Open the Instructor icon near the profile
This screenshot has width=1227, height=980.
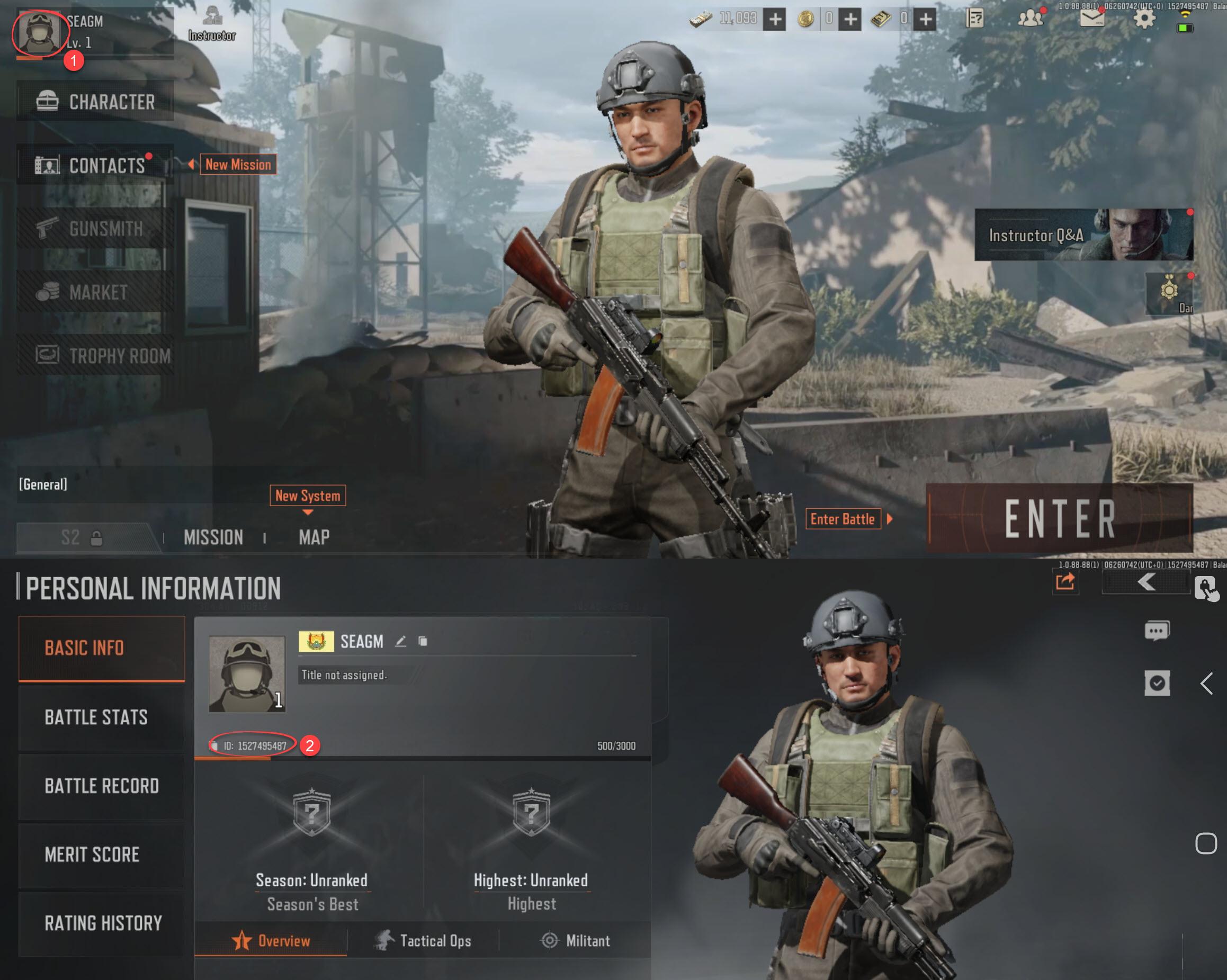[x=212, y=24]
